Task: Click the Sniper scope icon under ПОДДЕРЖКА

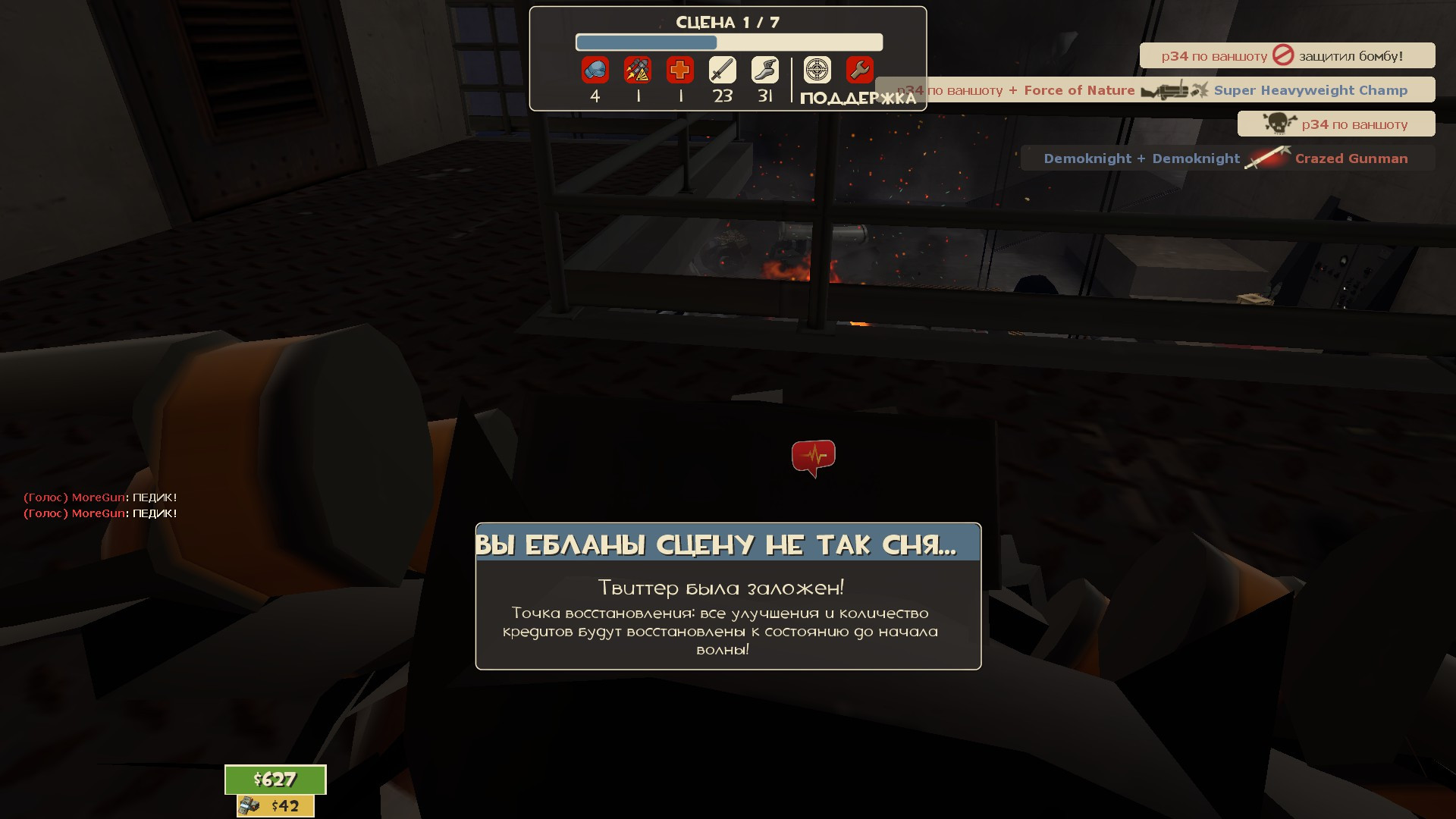Action: pos(815,70)
